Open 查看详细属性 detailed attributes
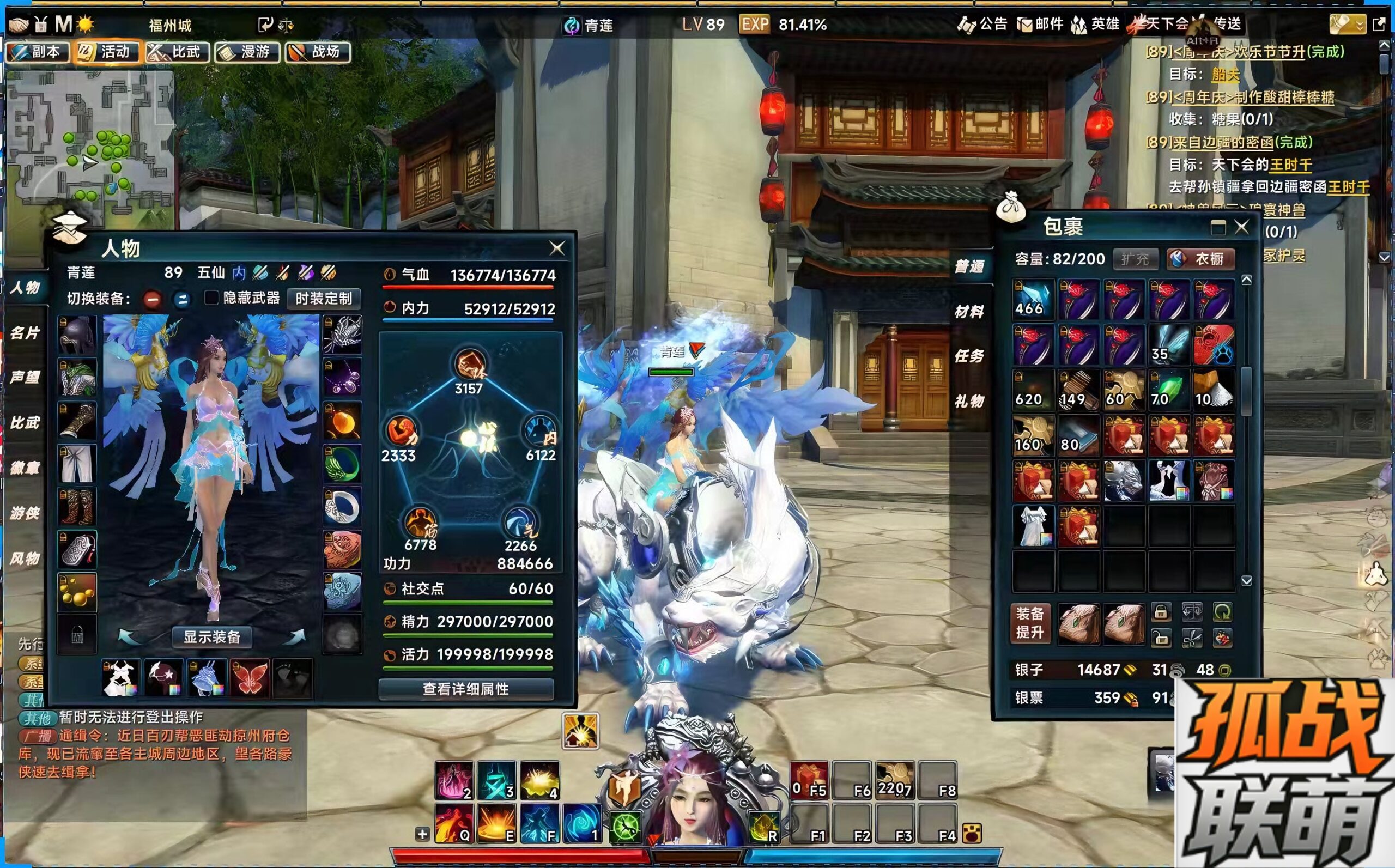Image resolution: width=1395 pixels, height=868 pixels. (x=465, y=689)
